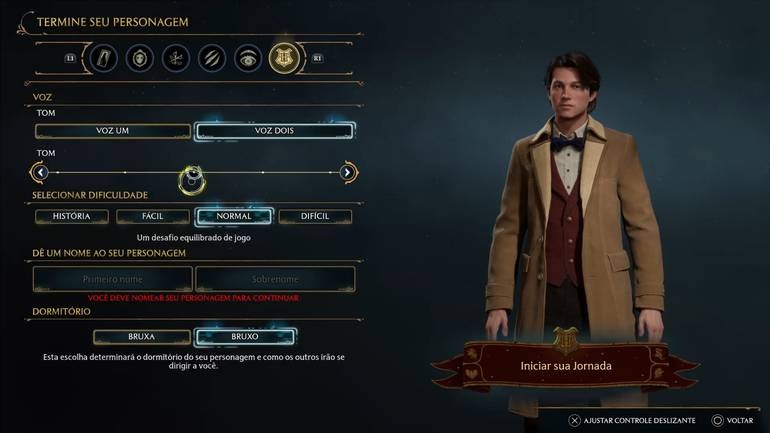Focus the Sobrenome field
The height and width of the screenshot is (433, 770).
pos(275,279)
